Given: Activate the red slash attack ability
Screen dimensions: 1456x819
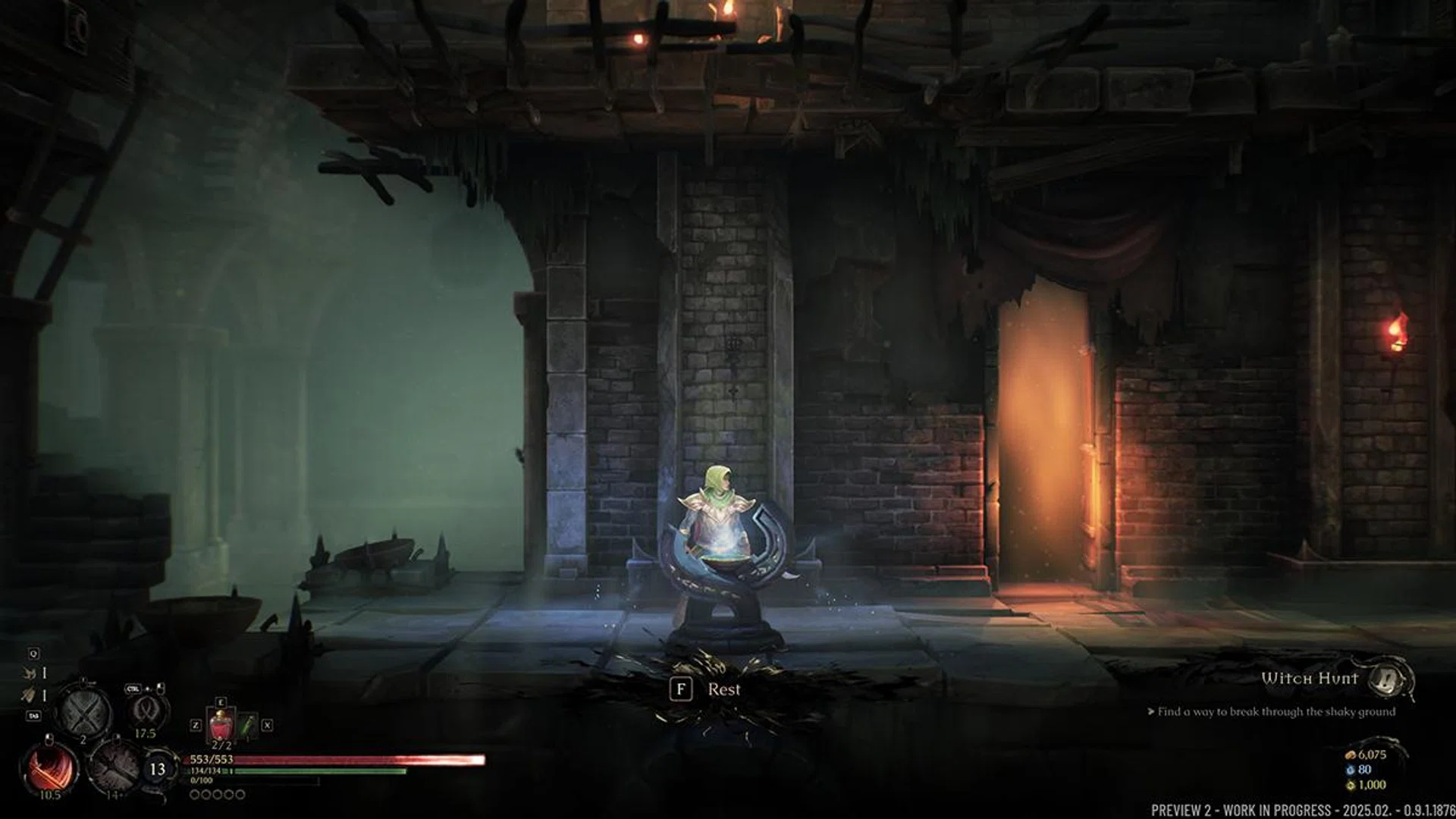Looking at the screenshot, I should tap(52, 767).
